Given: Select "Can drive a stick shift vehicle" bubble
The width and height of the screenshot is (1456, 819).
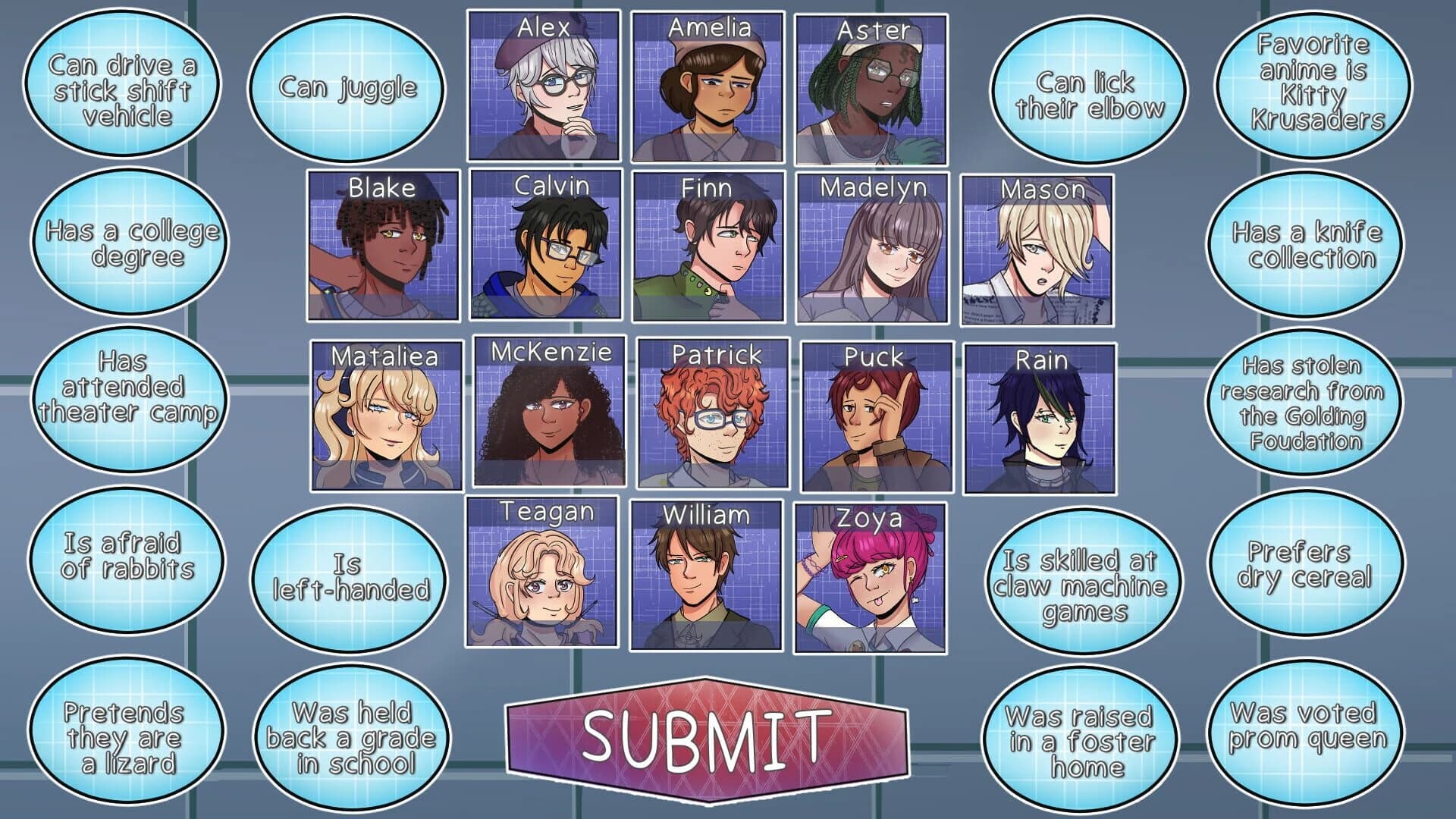Looking at the screenshot, I should tap(122, 90).
